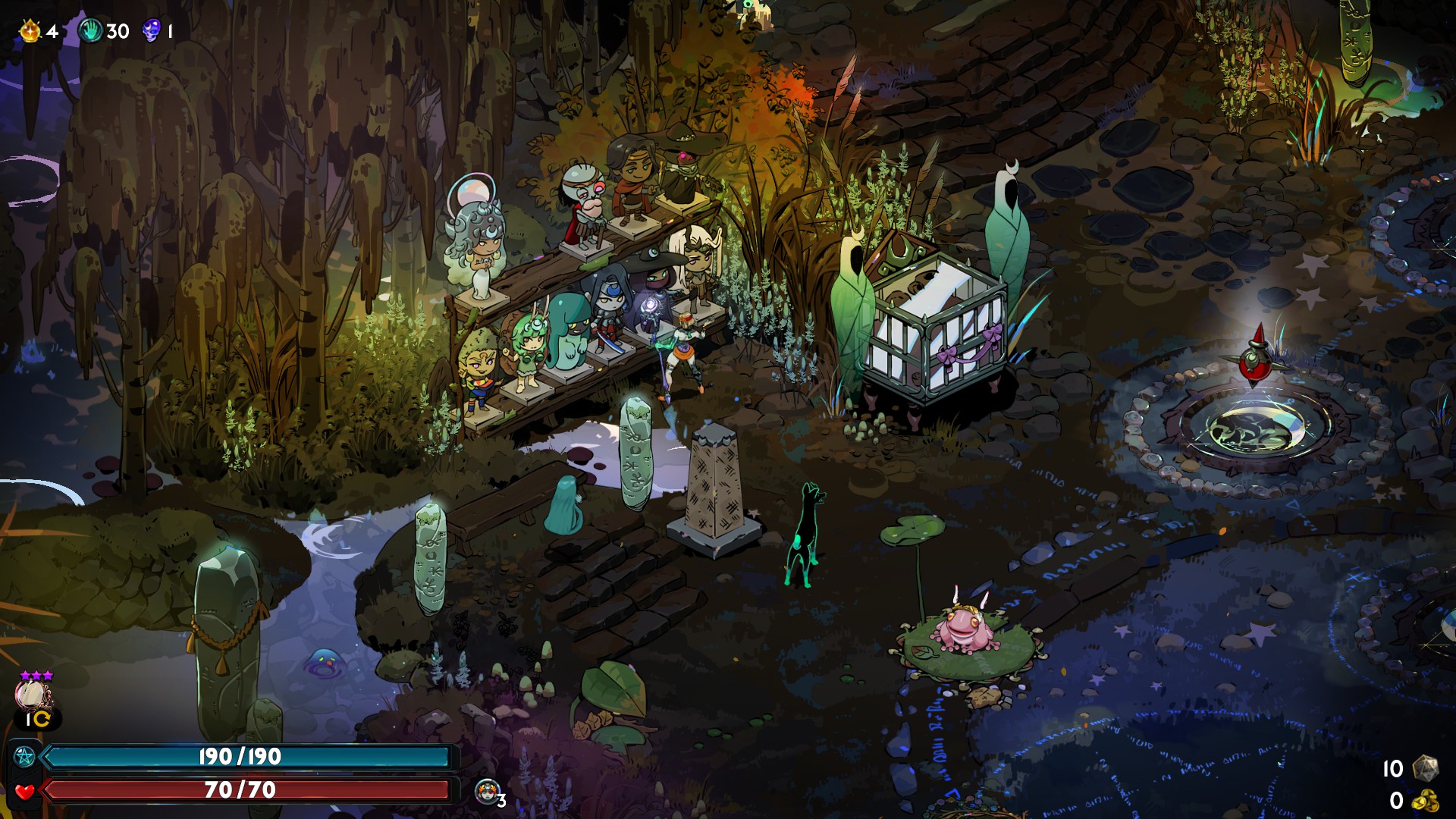Select the green hand Grasp icon
This screenshot has width=1456, height=819.
pos(91,31)
